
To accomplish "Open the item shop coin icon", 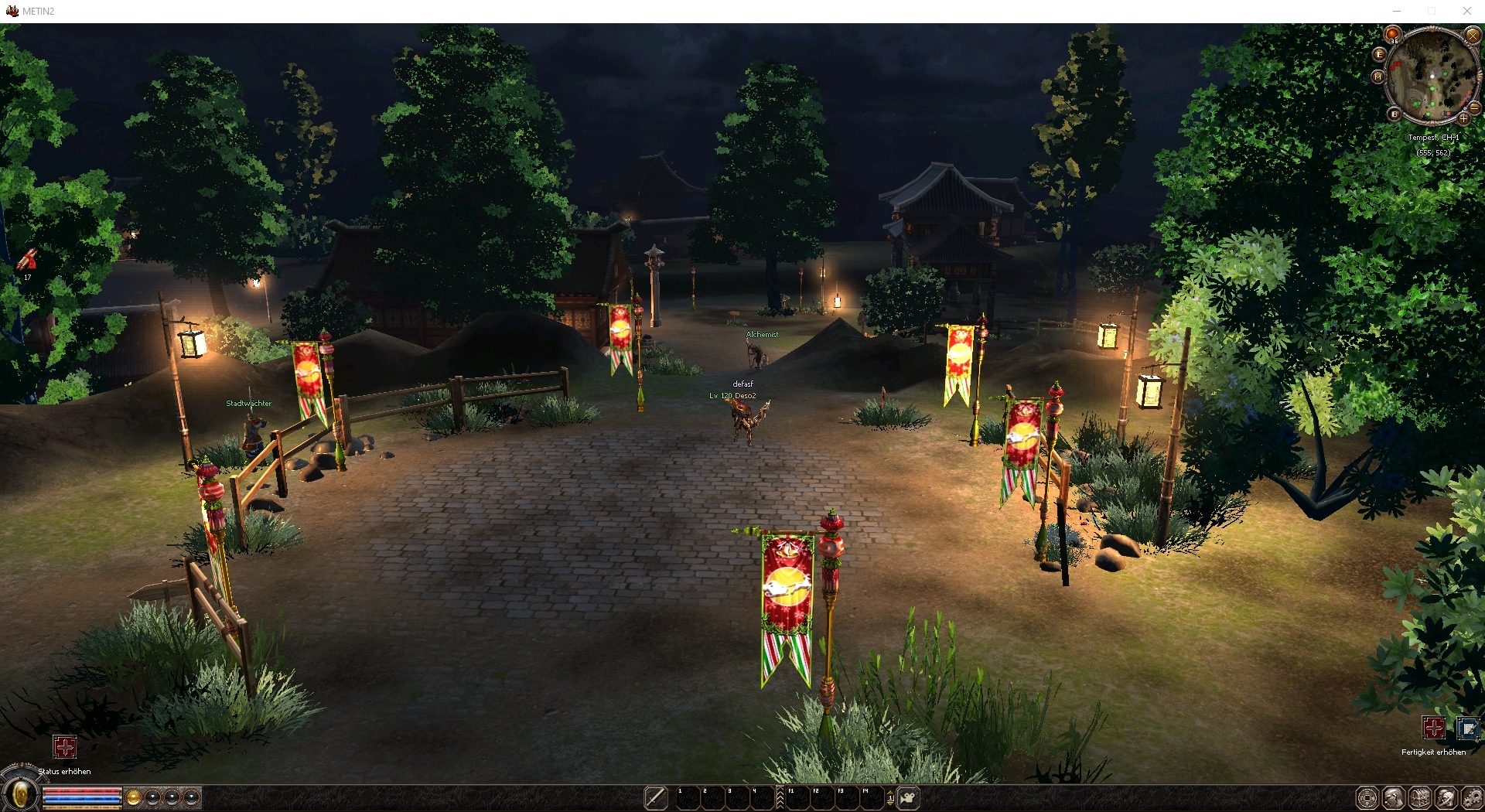I will pyautogui.click(x=1367, y=798).
